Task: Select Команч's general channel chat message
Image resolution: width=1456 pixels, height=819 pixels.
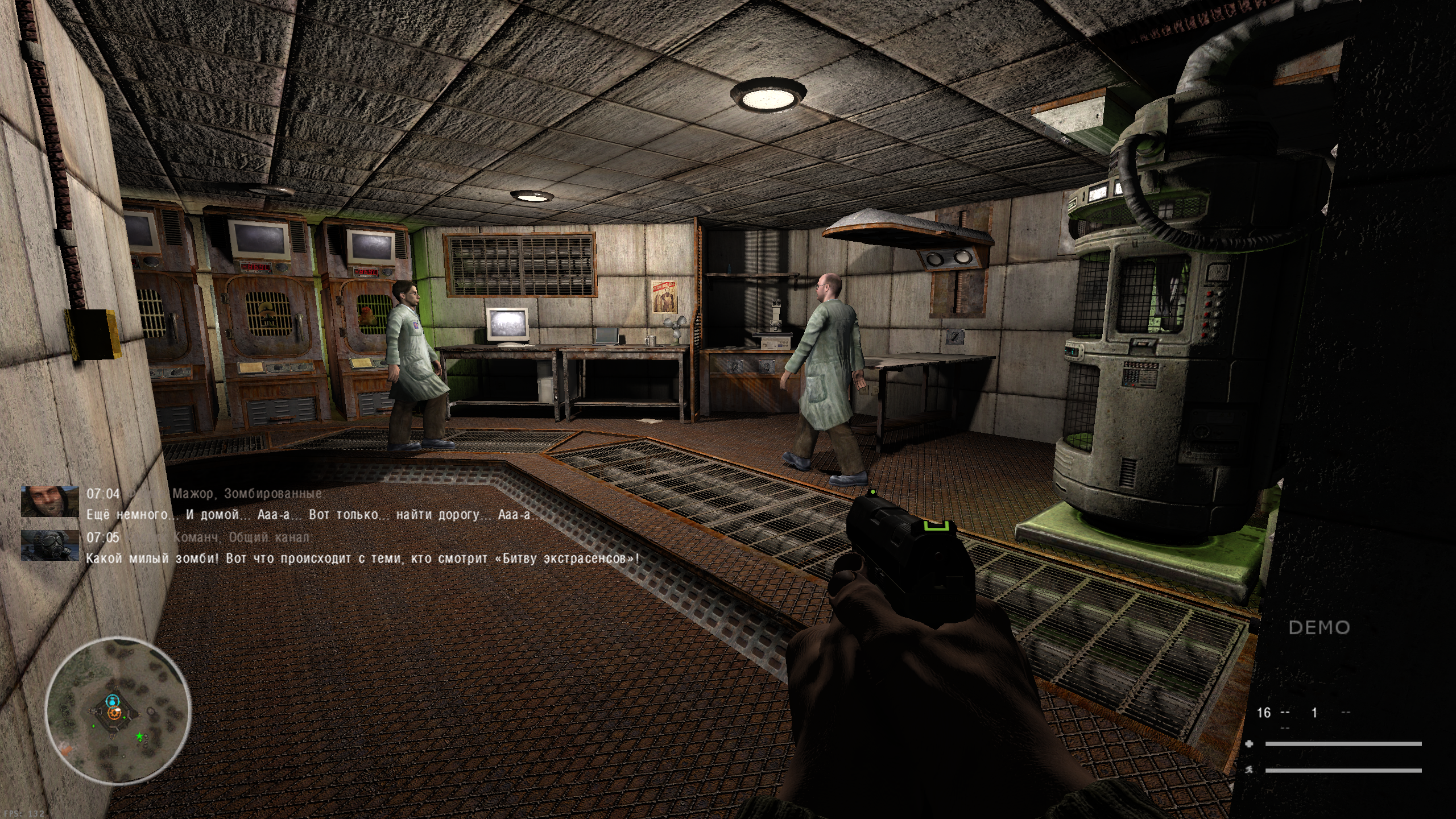Action: 362,559
